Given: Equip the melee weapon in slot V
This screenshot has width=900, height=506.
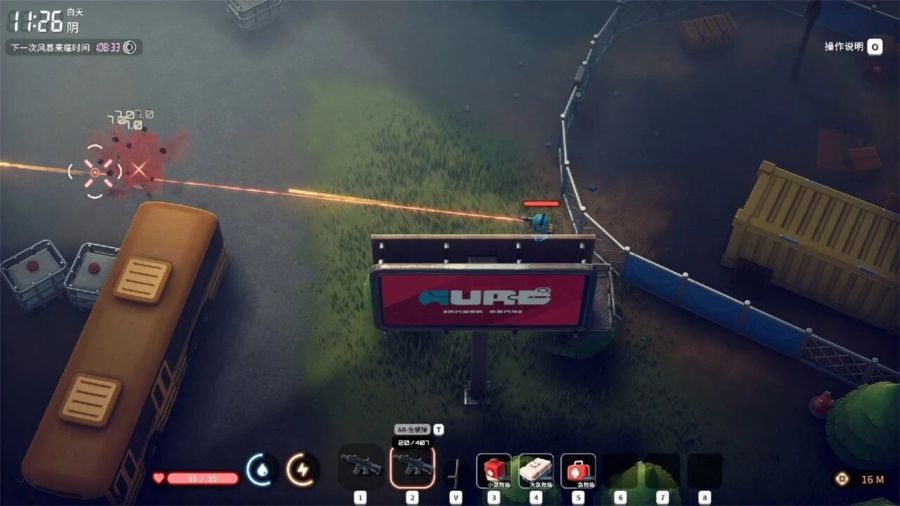Looking at the screenshot, I should click(456, 469).
